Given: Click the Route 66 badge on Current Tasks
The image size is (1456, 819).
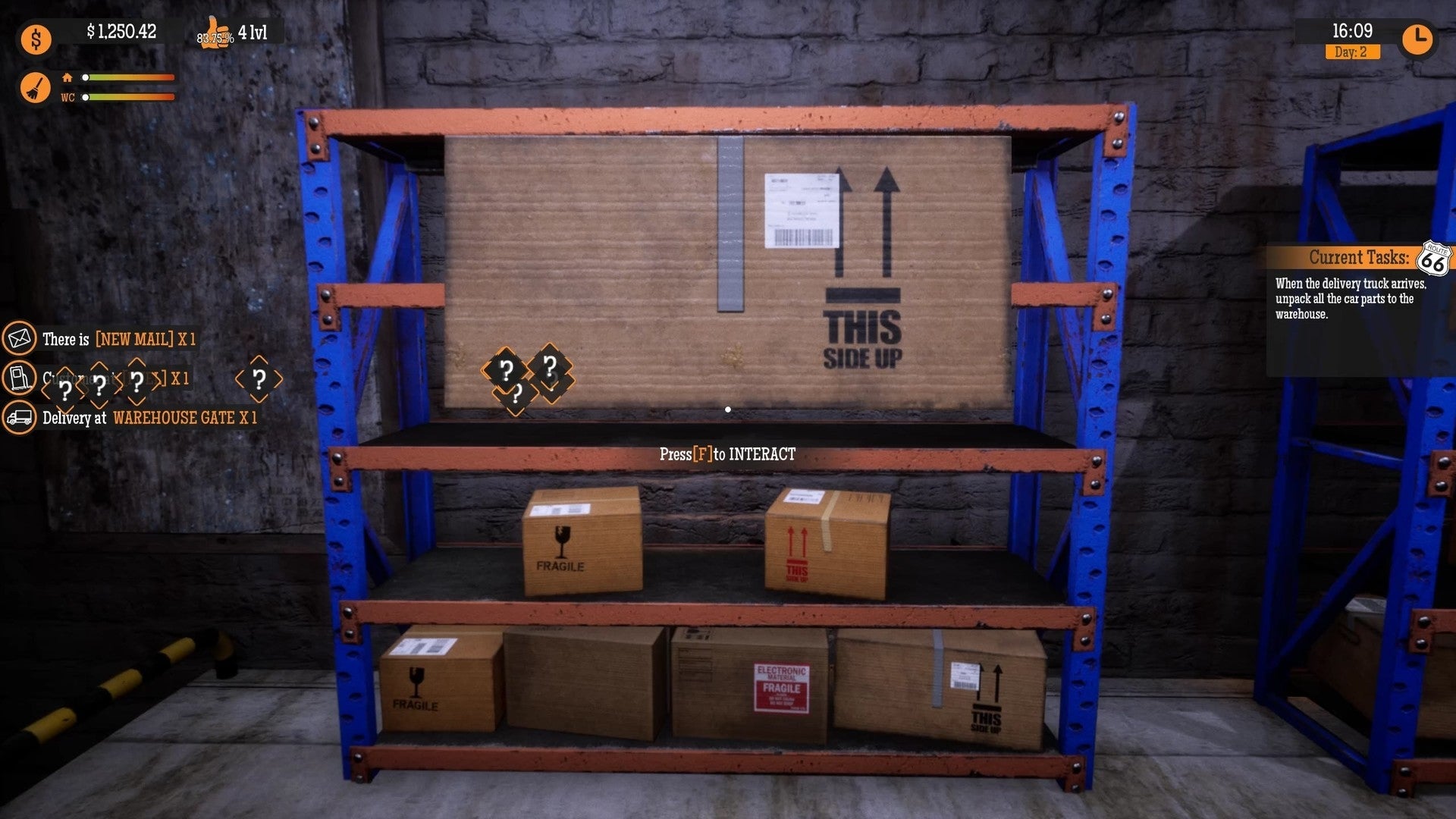Looking at the screenshot, I should (x=1433, y=258).
